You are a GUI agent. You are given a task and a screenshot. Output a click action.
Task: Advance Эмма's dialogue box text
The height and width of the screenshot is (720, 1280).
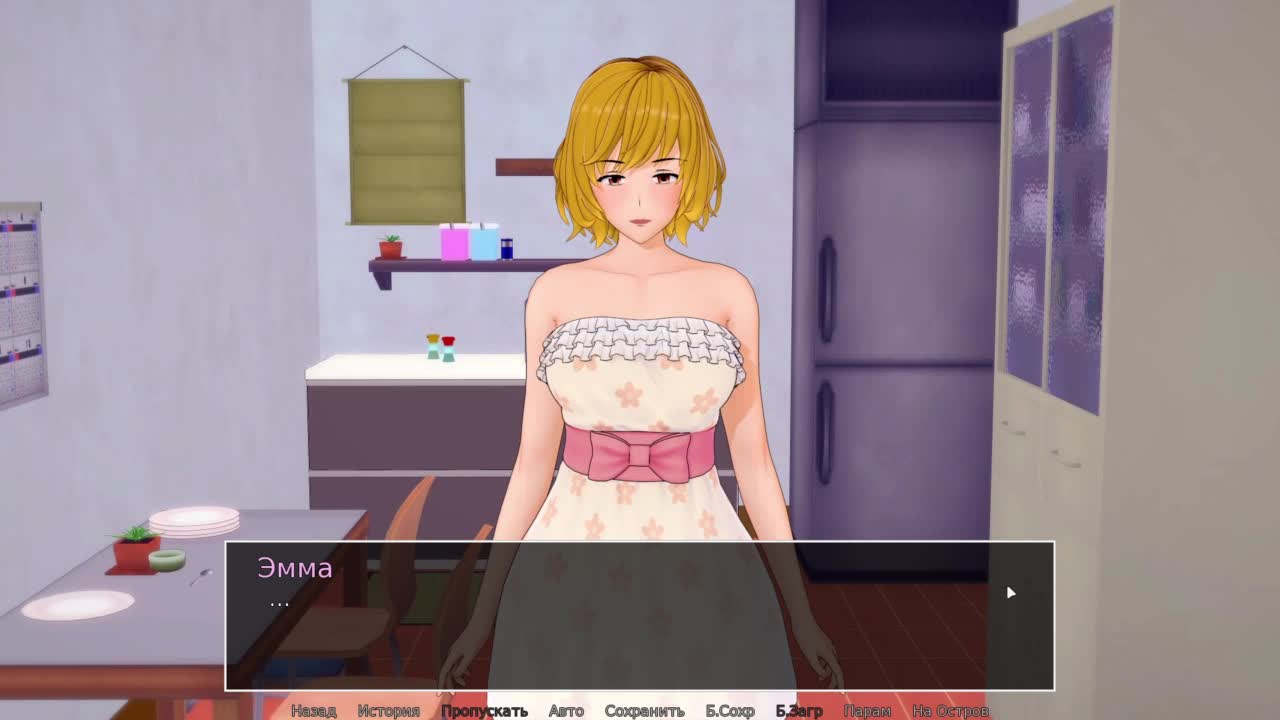click(640, 615)
